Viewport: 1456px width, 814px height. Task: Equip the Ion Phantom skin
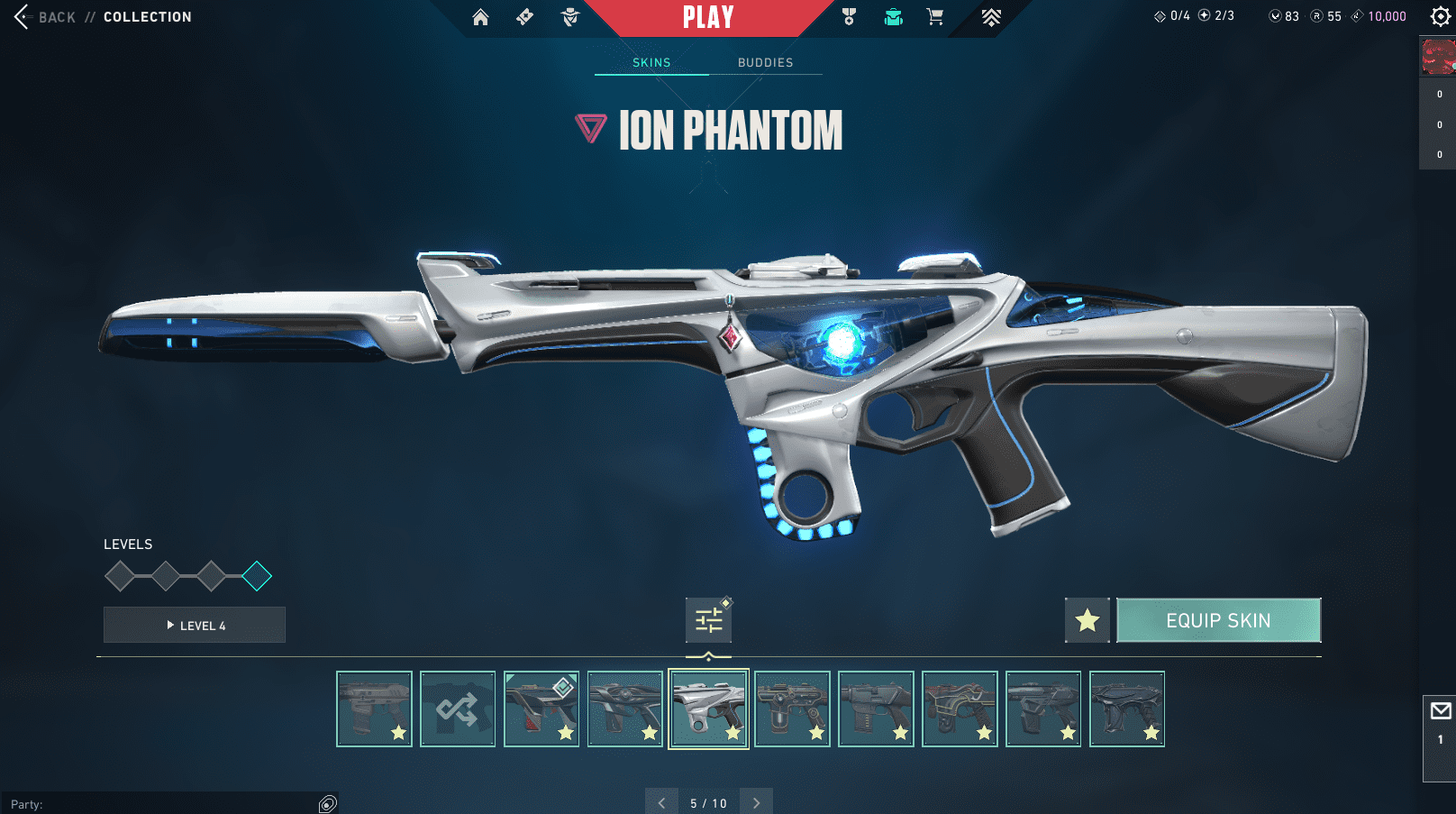(x=1218, y=620)
